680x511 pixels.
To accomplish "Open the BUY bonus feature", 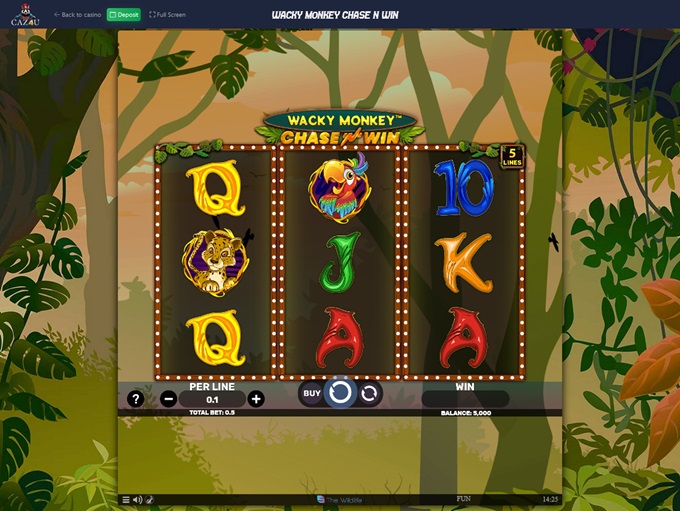I will 312,393.
